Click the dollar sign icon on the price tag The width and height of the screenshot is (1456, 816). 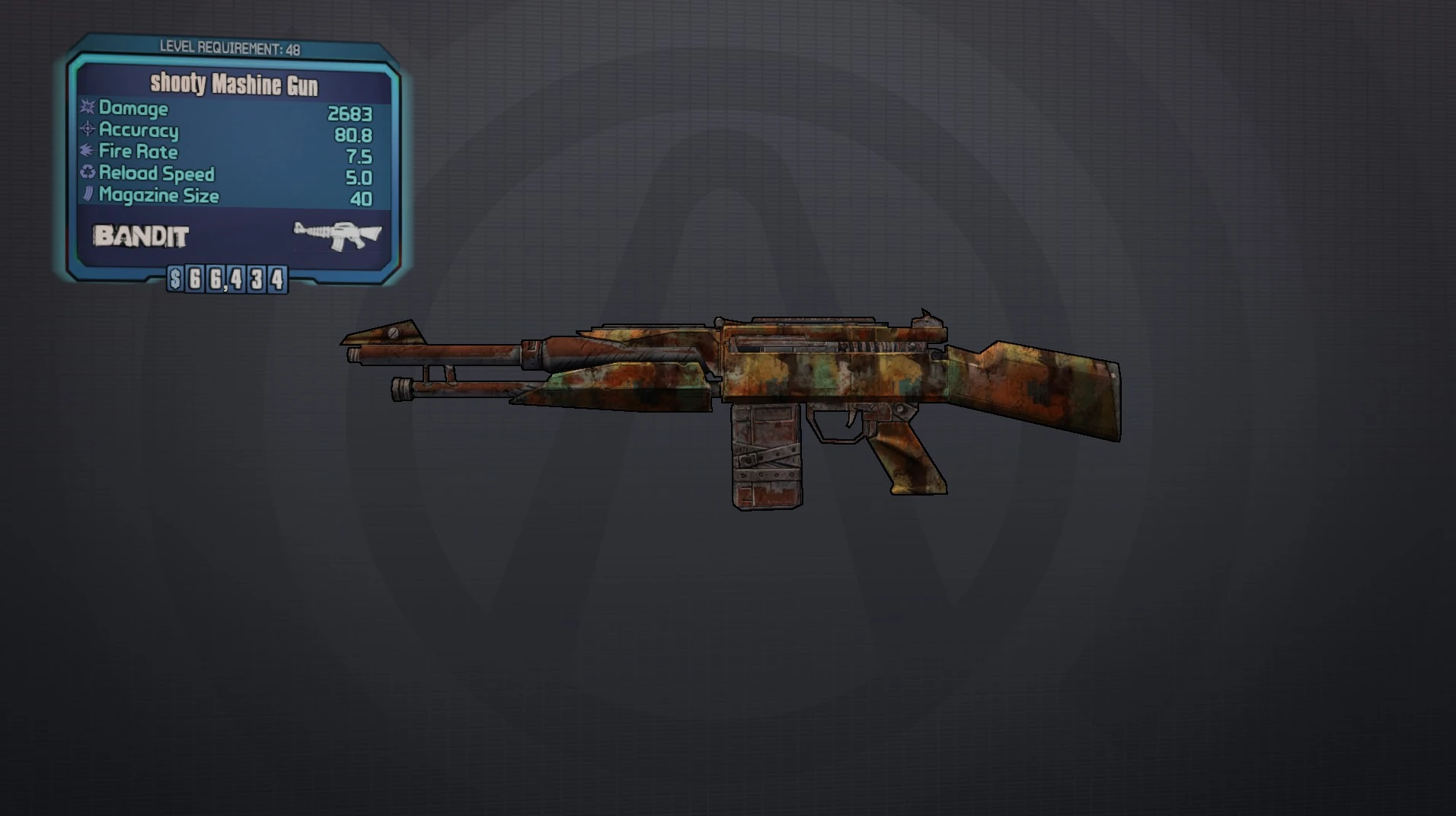174,280
